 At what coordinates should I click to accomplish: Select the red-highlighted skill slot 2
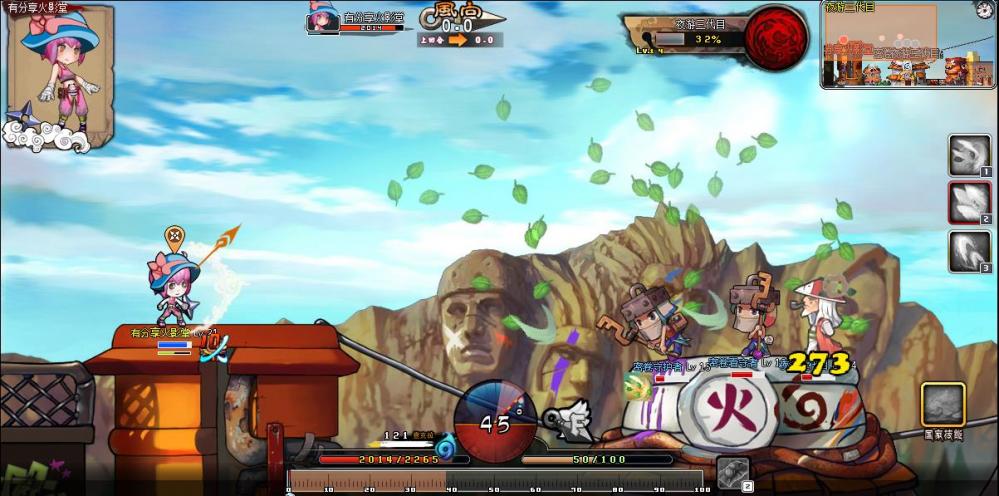[969, 203]
